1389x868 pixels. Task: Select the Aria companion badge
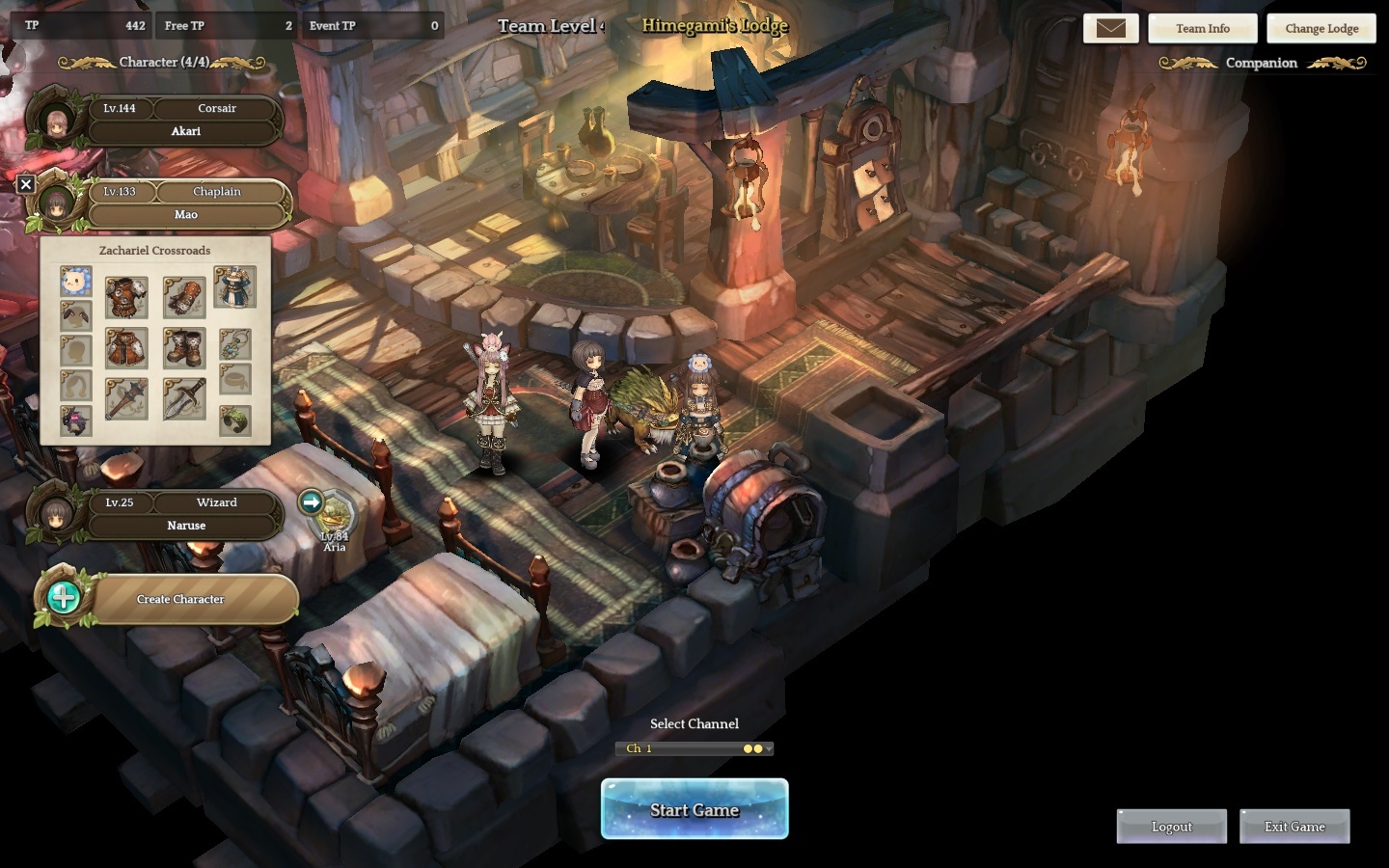335,519
